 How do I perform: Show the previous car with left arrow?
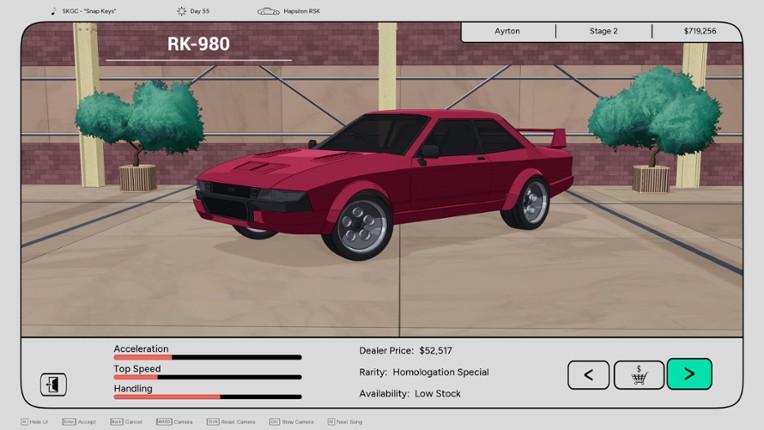click(x=588, y=375)
